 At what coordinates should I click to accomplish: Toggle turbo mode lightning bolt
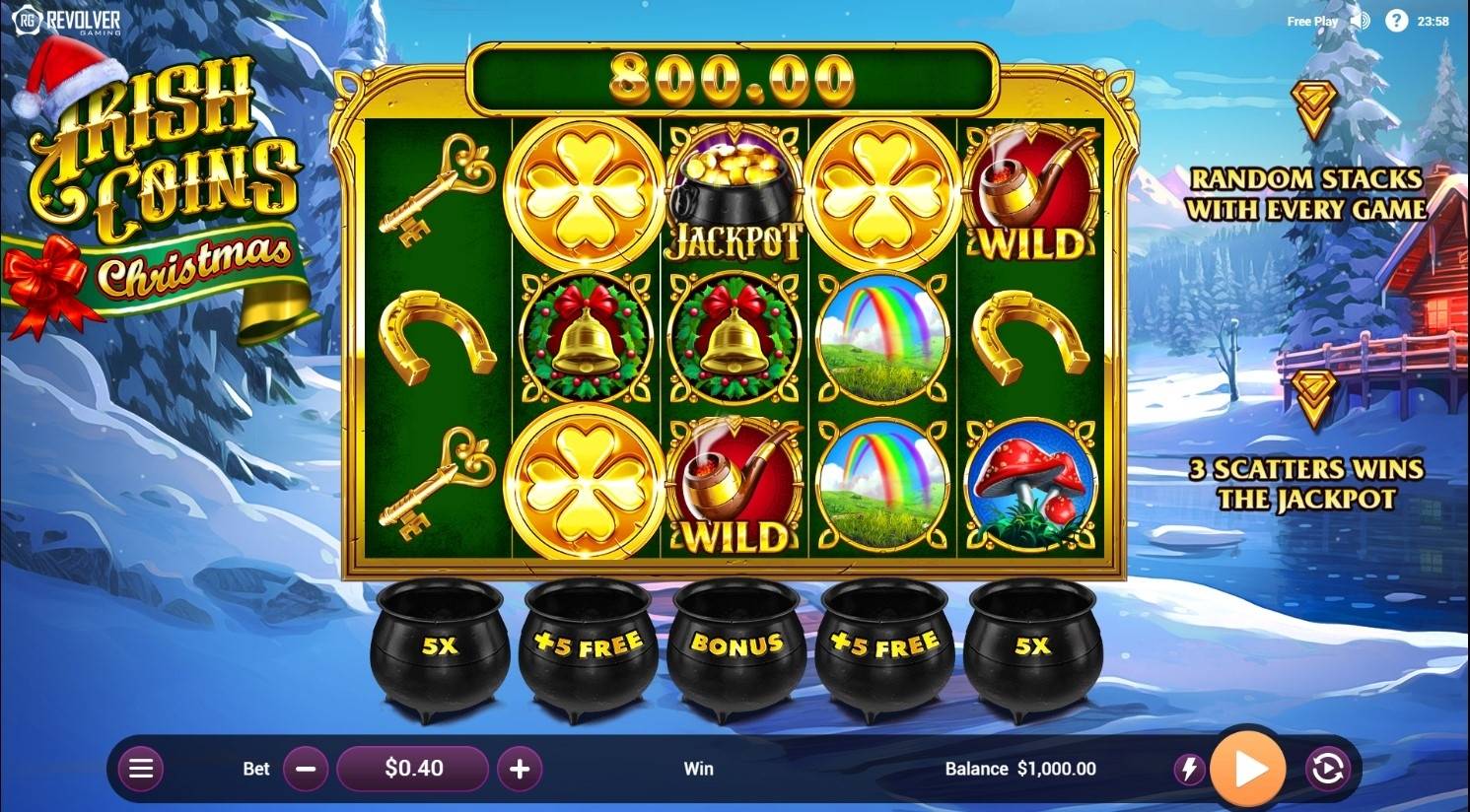coord(1189,770)
